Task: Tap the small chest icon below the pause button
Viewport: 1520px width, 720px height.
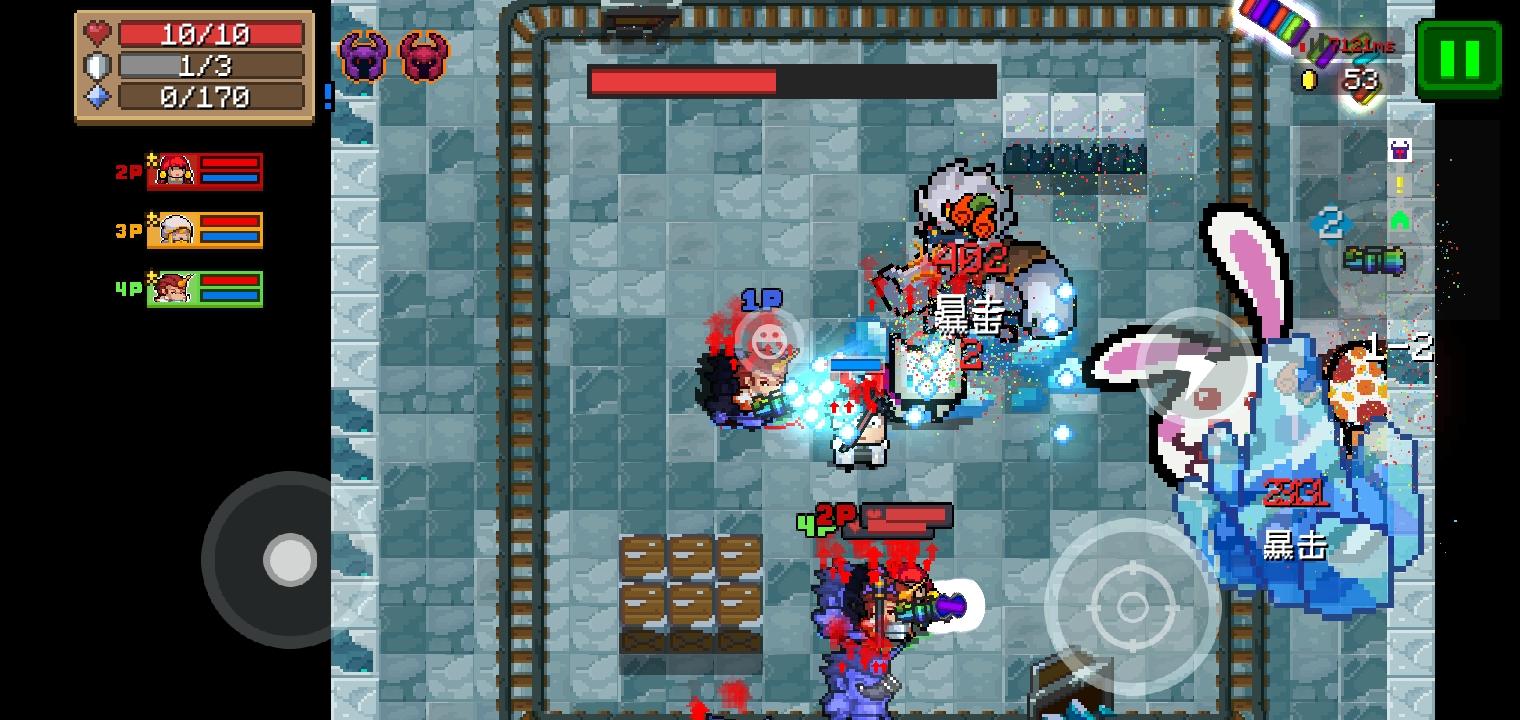Action: tap(1402, 151)
